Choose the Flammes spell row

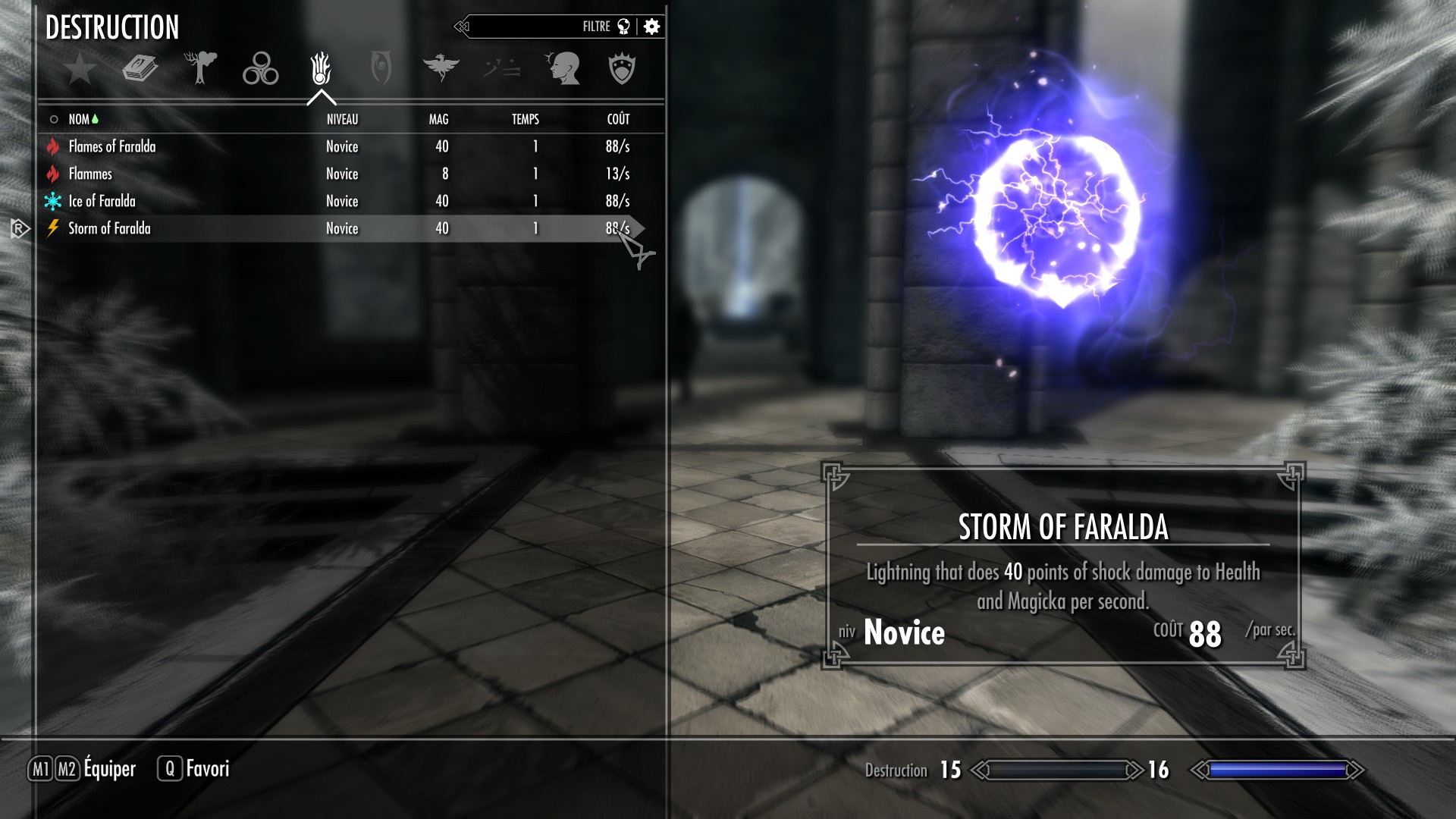click(x=90, y=174)
